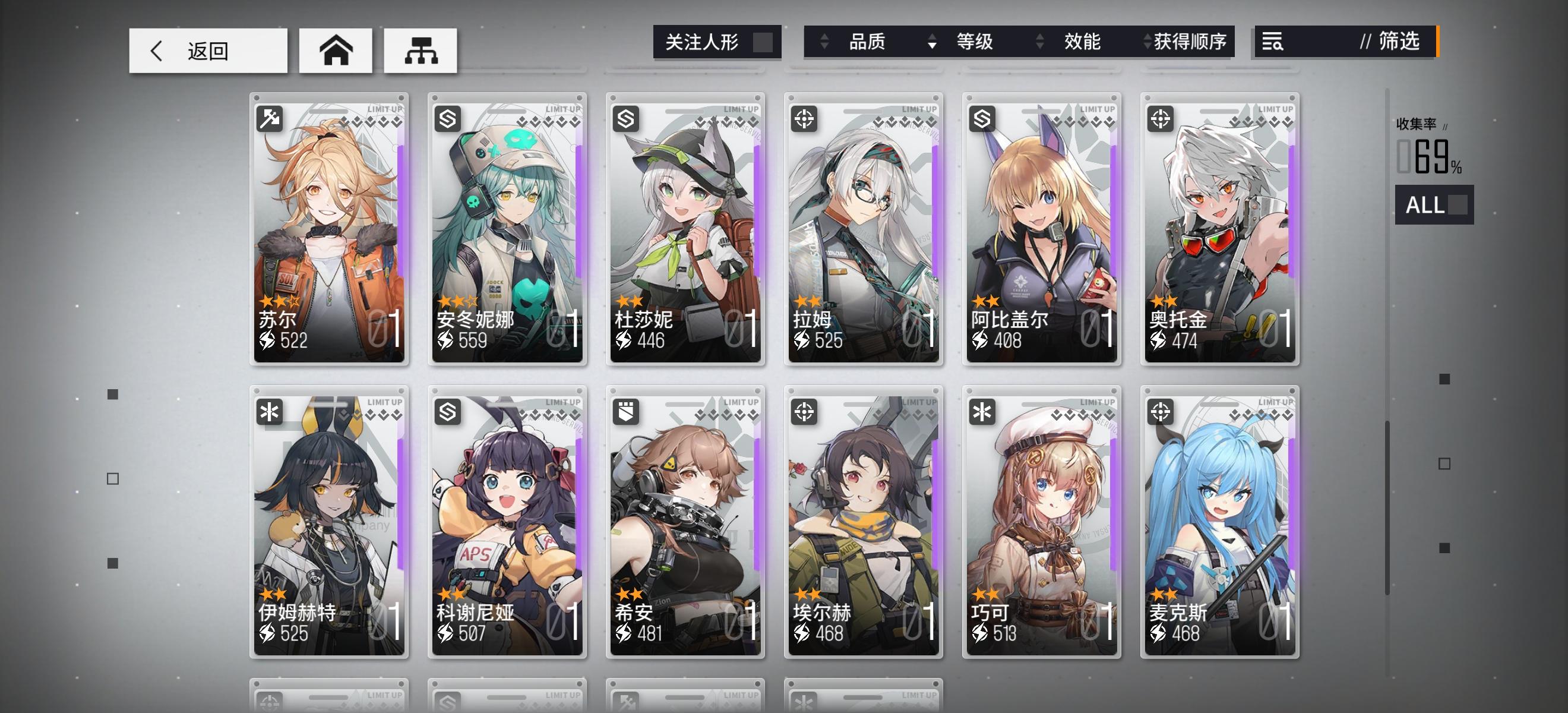1568x713 pixels.
Task: Click the crosshair class icon on 拉姆's card
Action: pyautogui.click(x=806, y=120)
